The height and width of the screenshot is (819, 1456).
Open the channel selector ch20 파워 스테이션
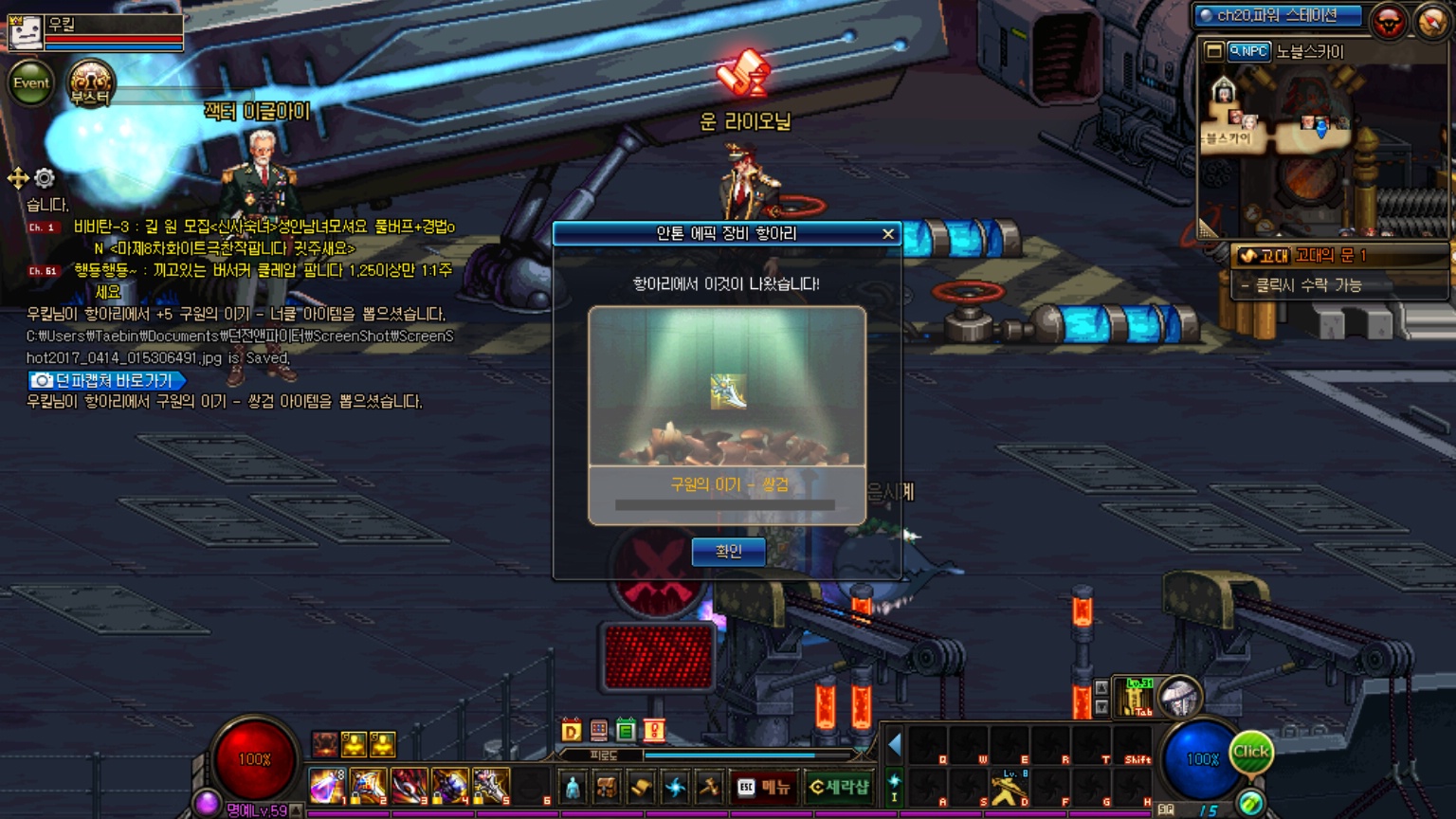[x=1278, y=16]
